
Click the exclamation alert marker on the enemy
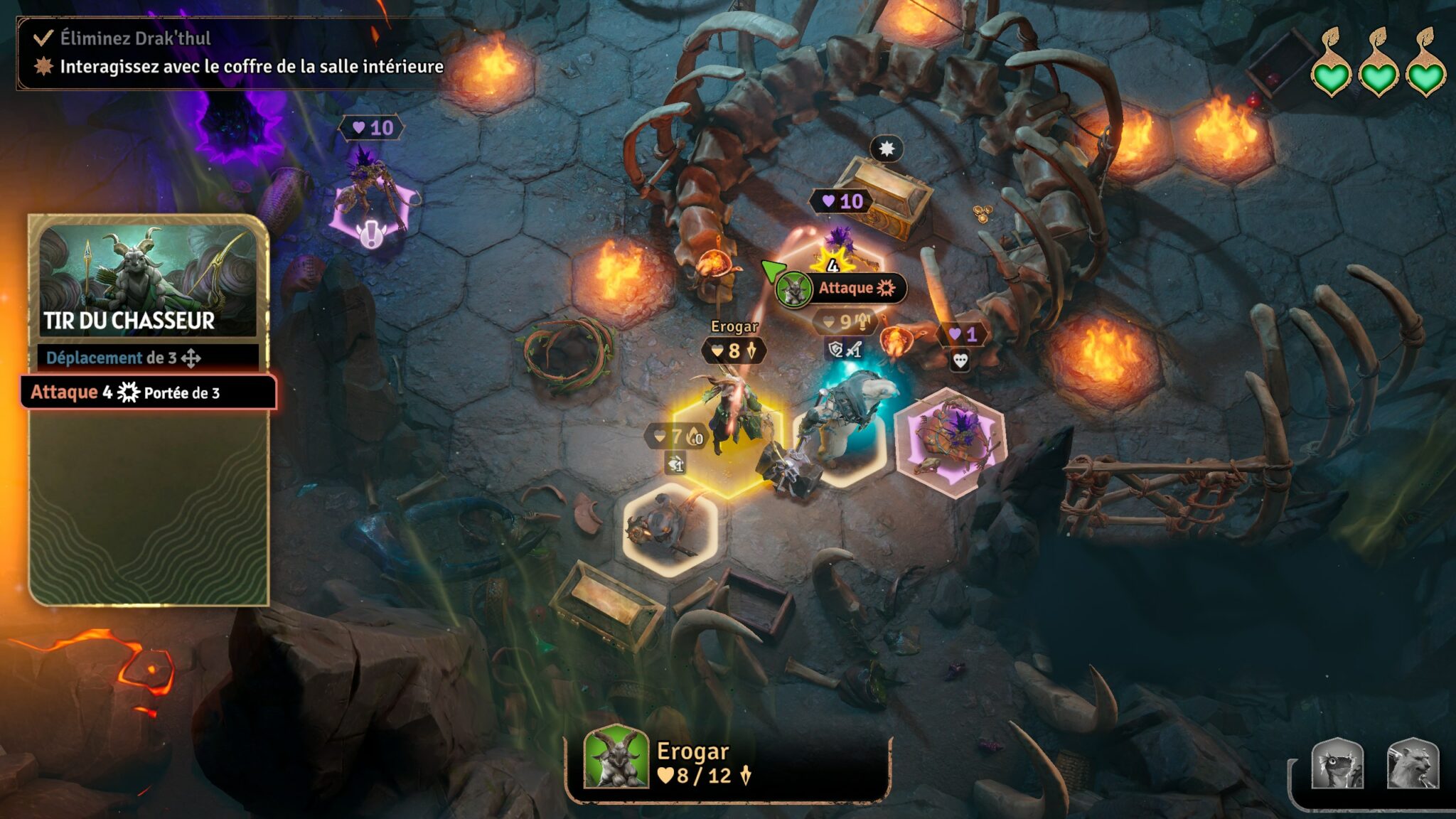click(x=370, y=234)
